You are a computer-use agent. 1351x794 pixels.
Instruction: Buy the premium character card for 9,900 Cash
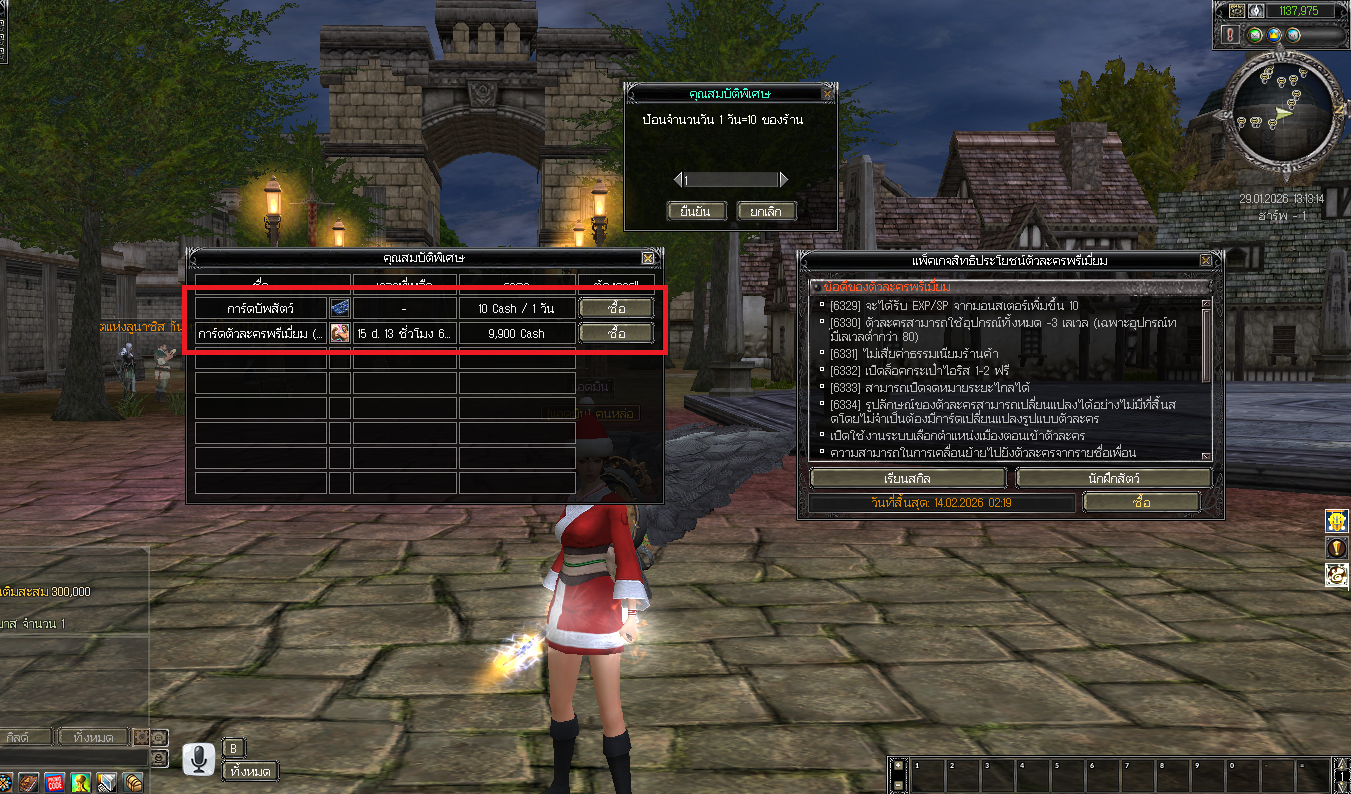(x=616, y=333)
